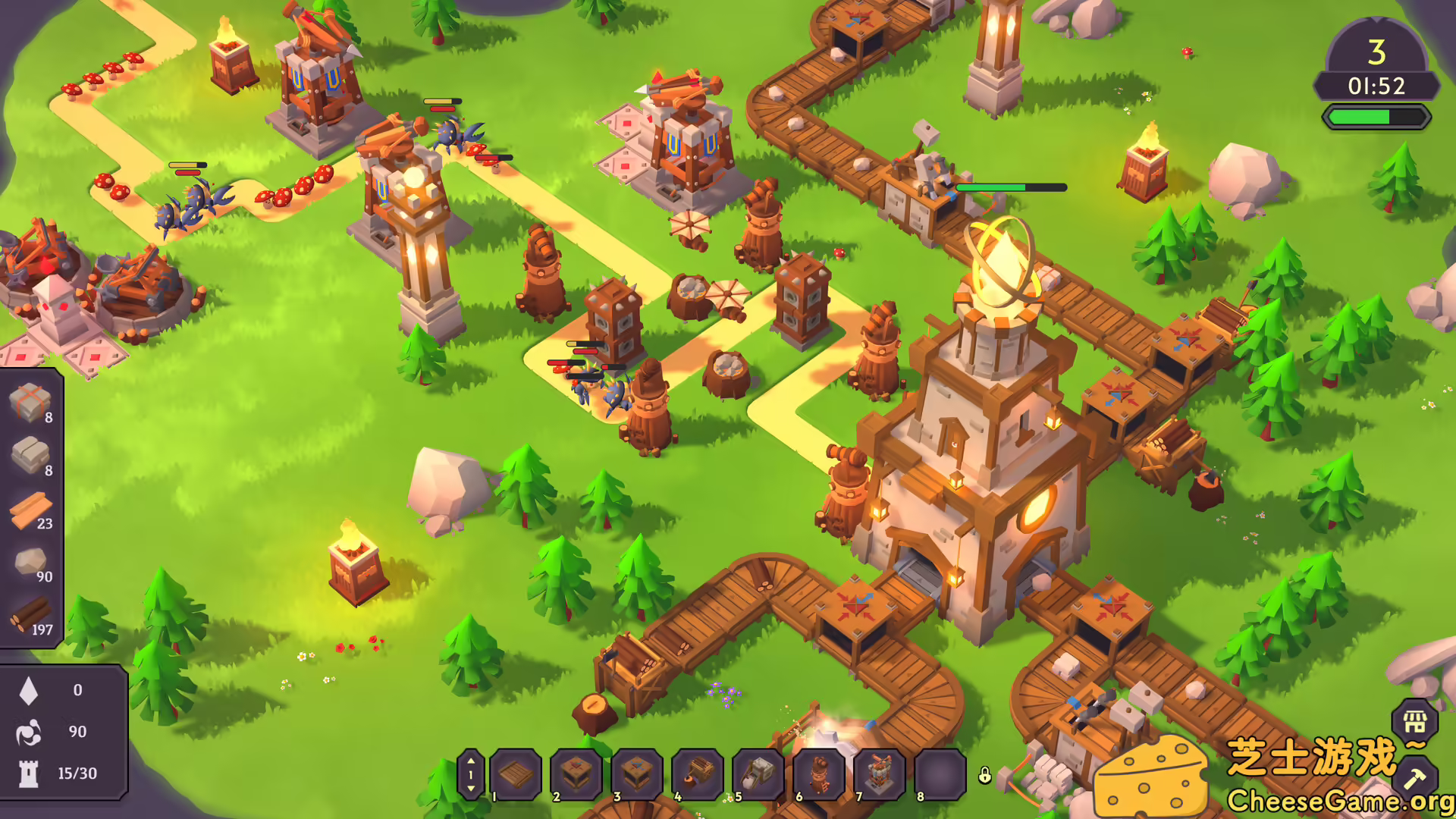Click the hotbar page up arrow
Image resolution: width=1456 pixels, height=819 pixels.
point(471,761)
